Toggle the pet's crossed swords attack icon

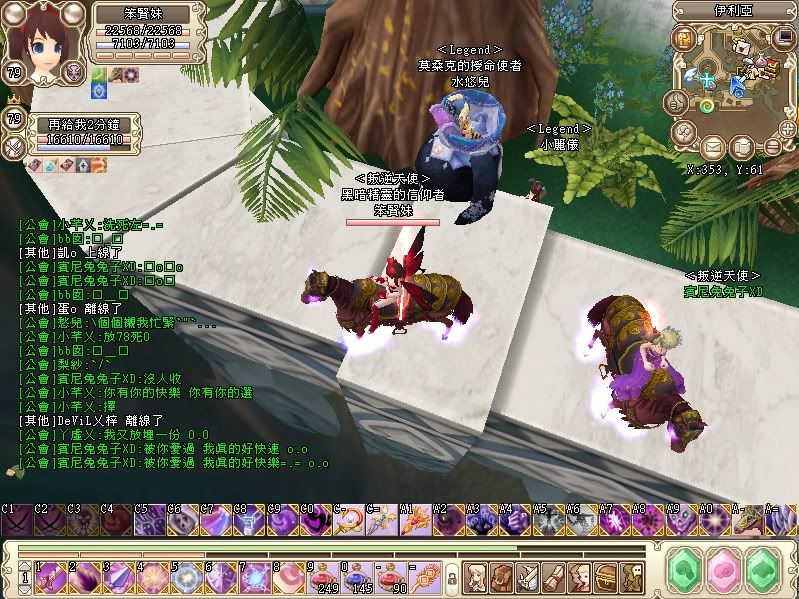pos(15,146)
